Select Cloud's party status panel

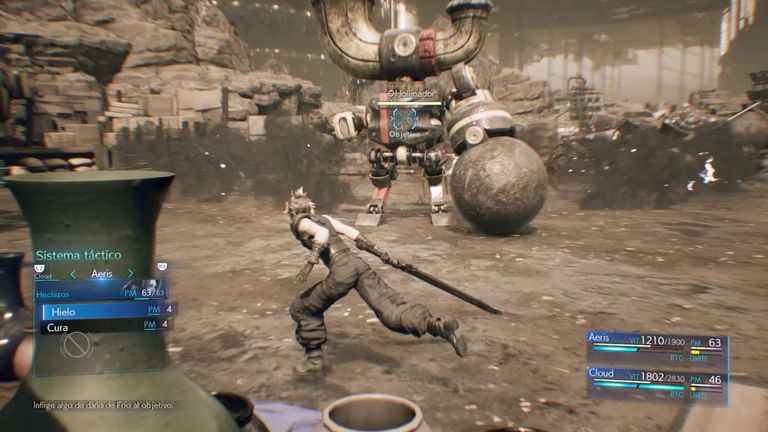pyautogui.click(x=657, y=384)
